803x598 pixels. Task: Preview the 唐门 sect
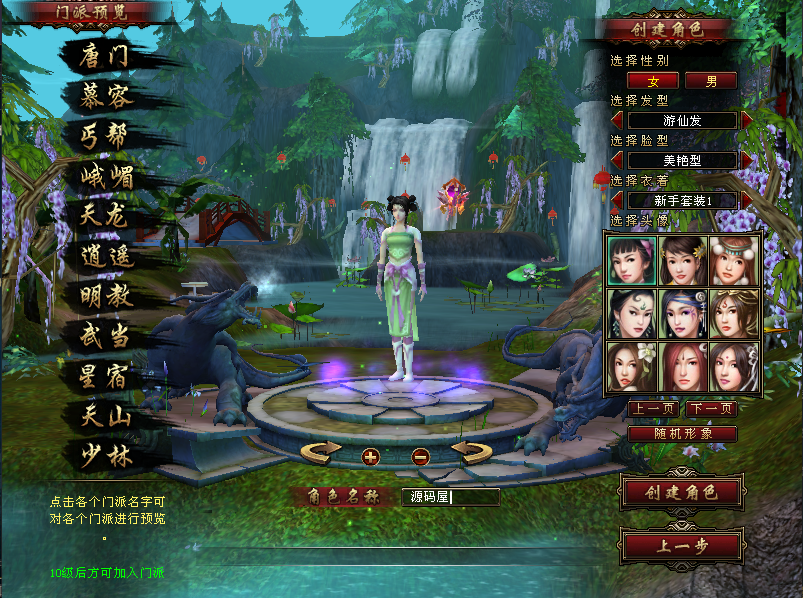[105, 56]
